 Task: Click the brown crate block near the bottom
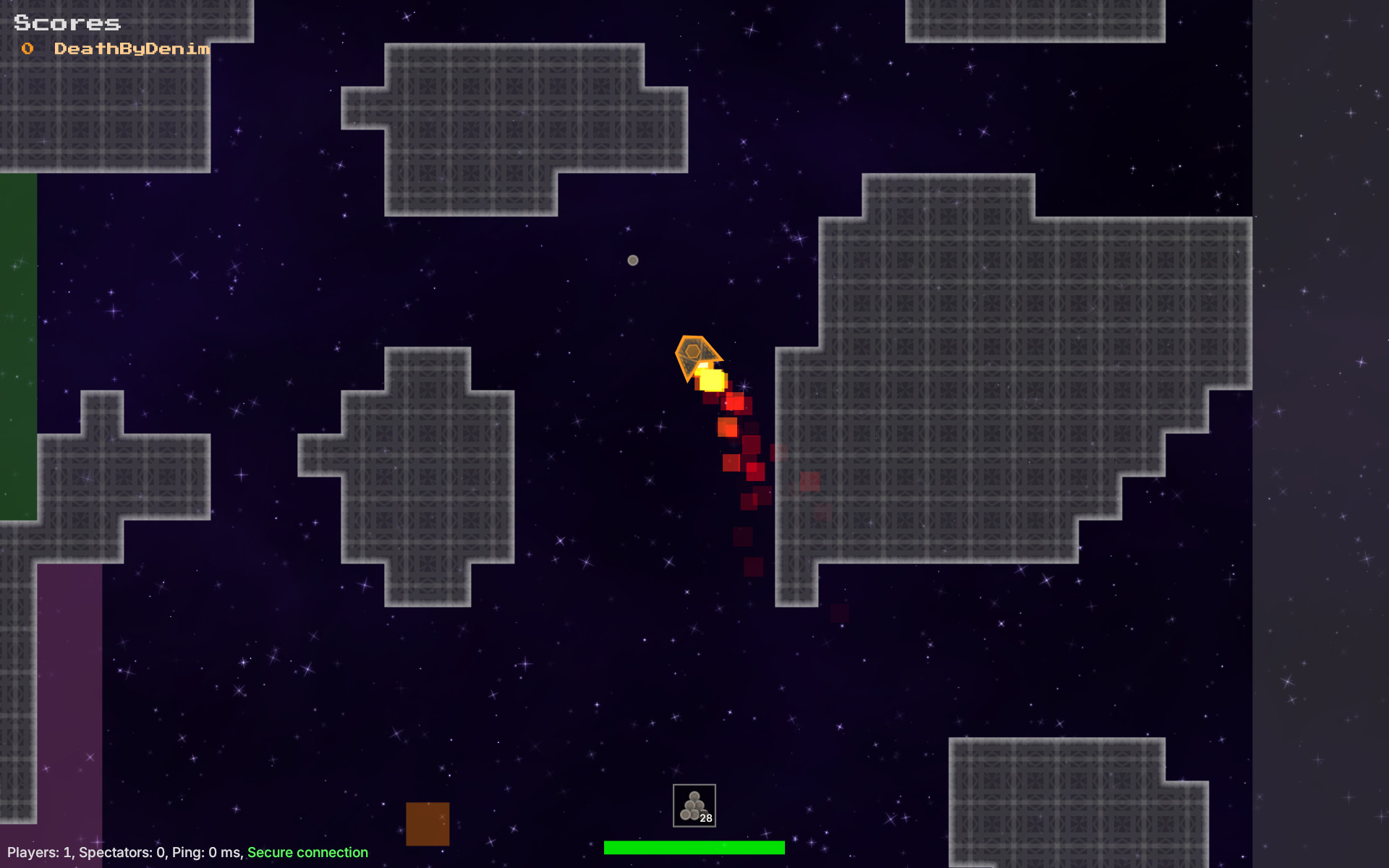click(428, 823)
